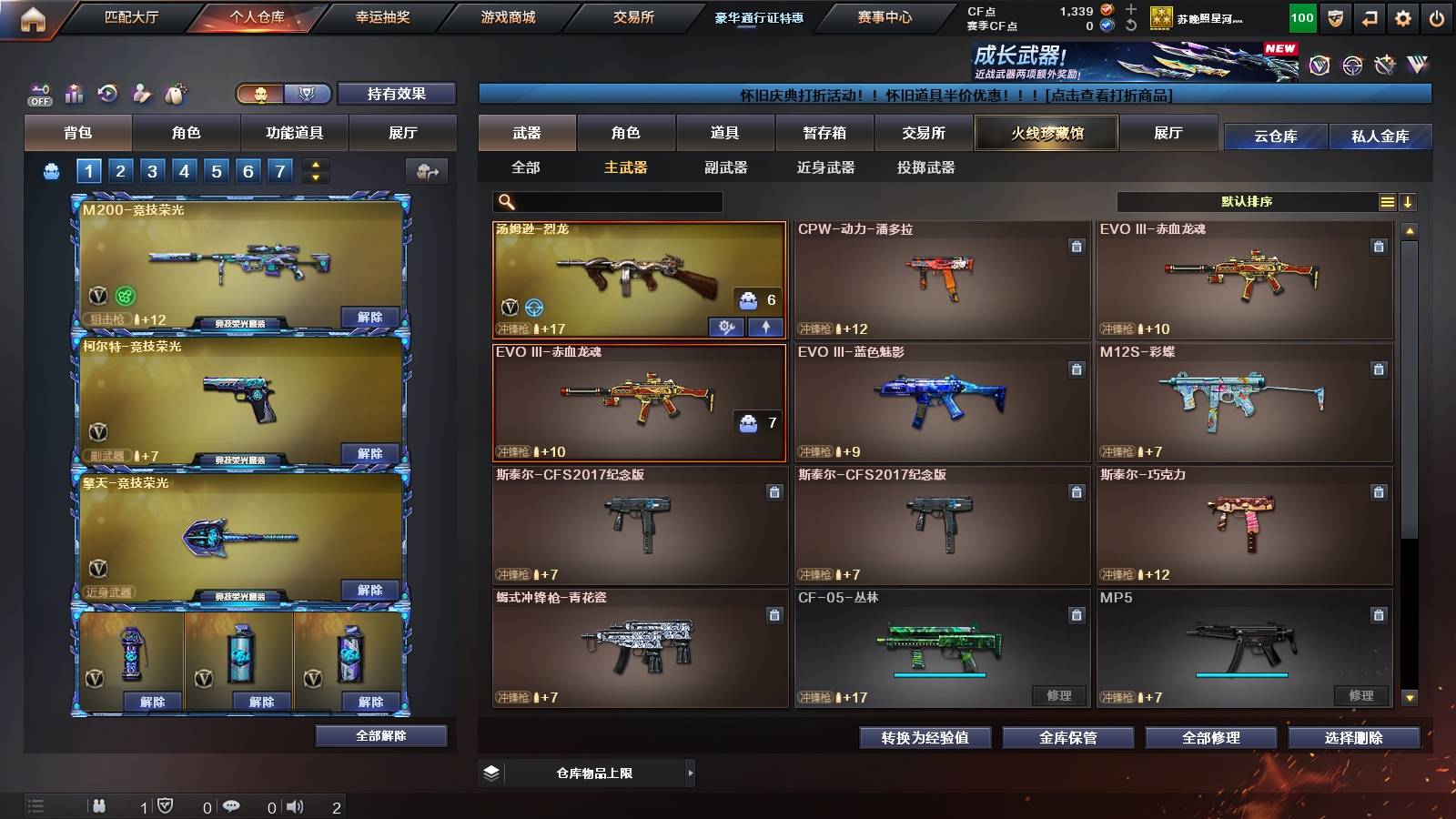Open the friends icon in the bottom status bar
Viewport: 1456px width, 819px height.
pyautogui.click(x=98, y=804)
